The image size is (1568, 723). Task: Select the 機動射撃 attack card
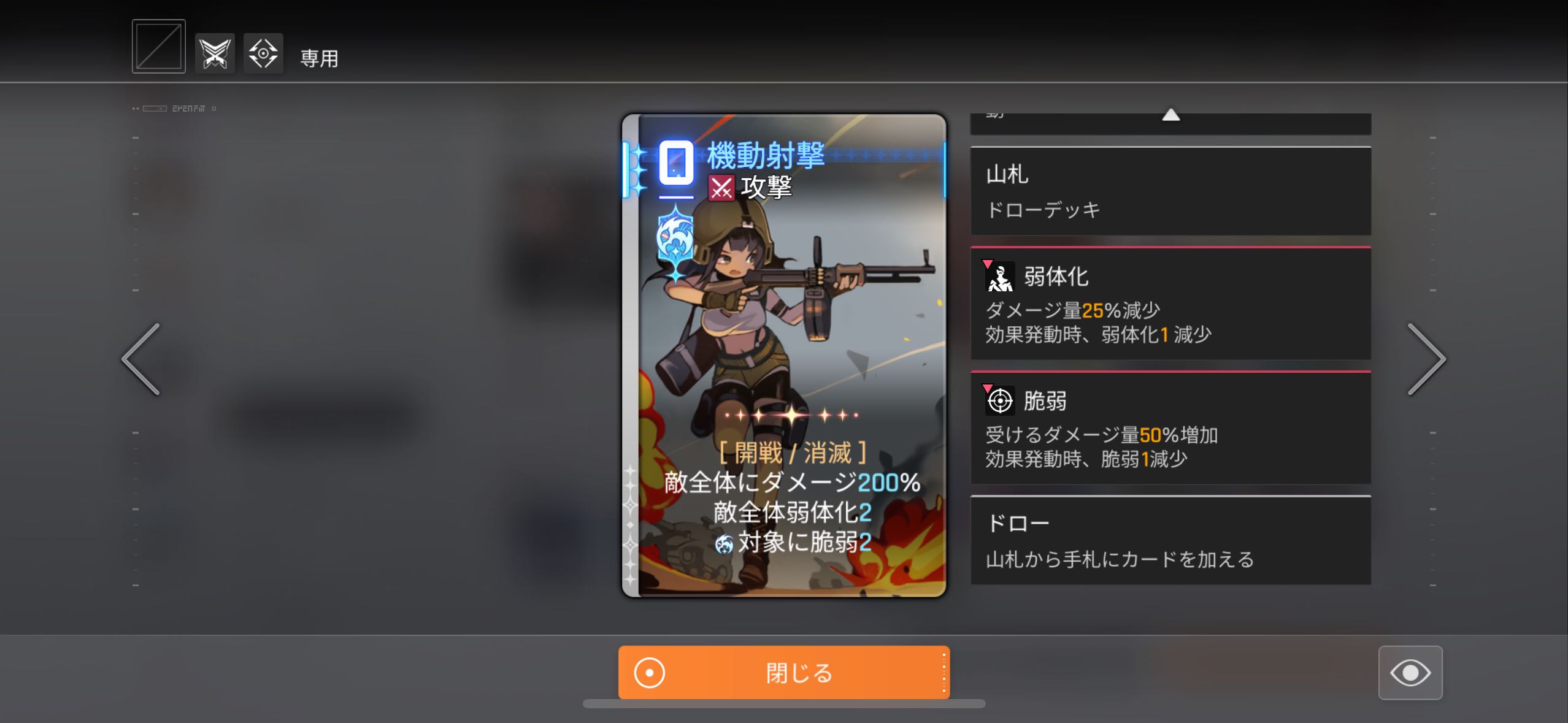click(783, 355)
